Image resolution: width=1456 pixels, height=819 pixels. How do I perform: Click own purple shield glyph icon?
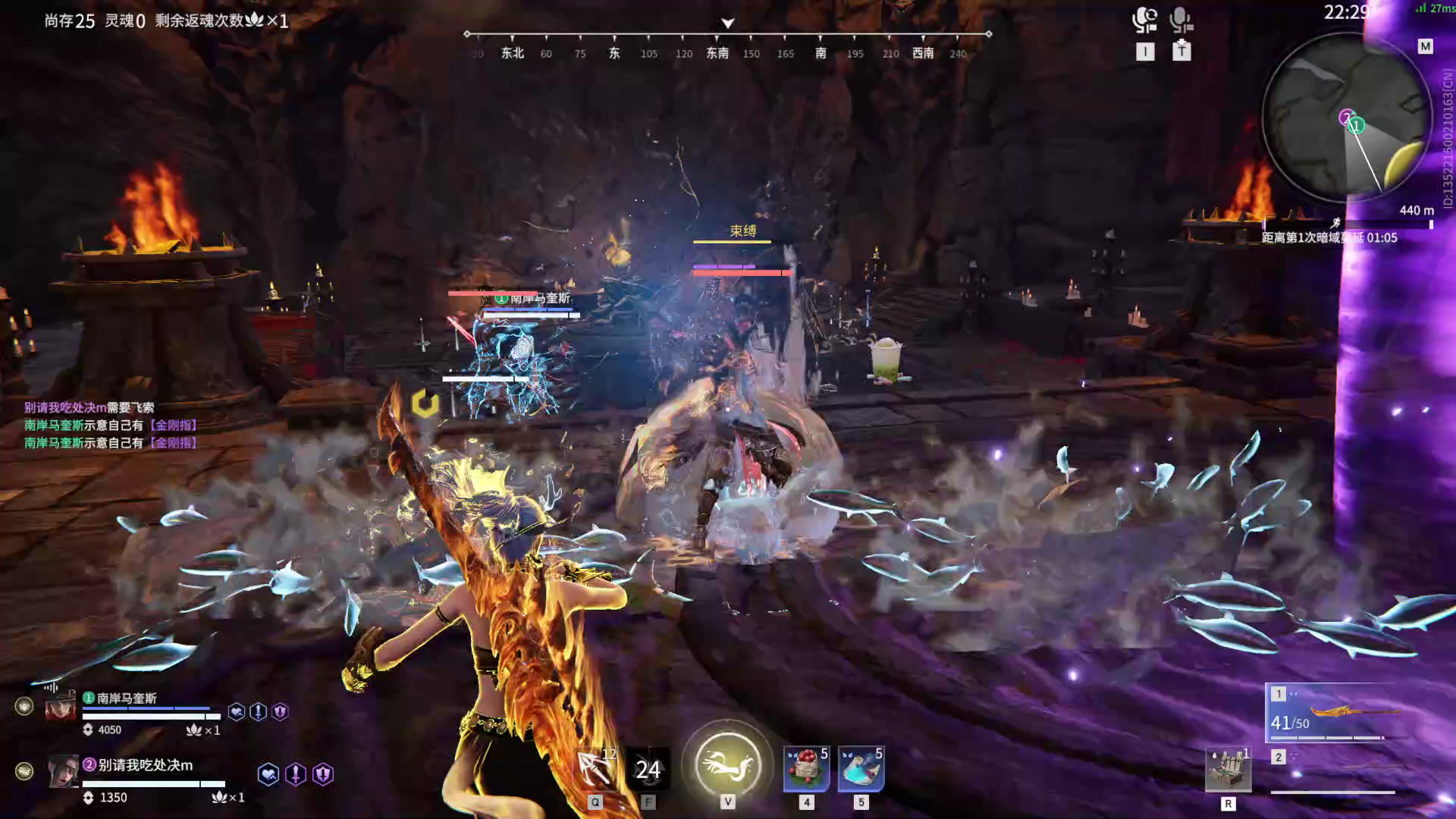(x=323, y=774)
